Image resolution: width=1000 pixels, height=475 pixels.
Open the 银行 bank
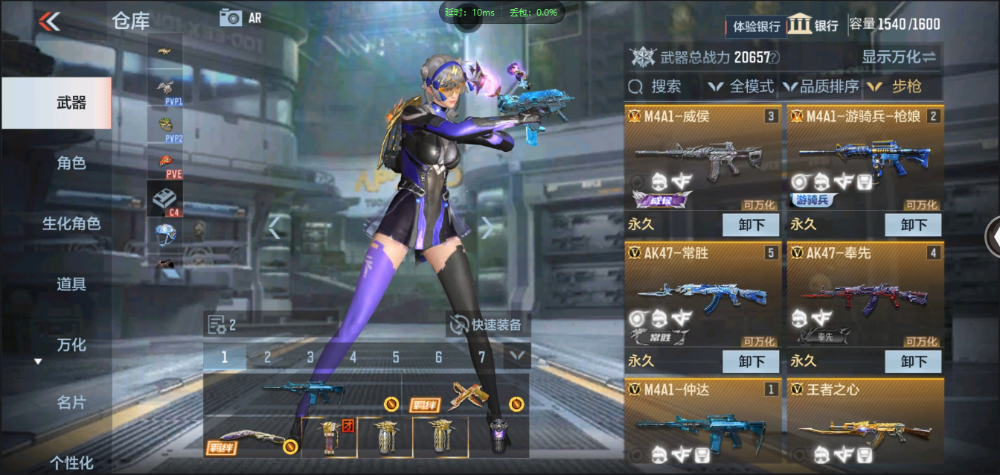coord(813,25)
